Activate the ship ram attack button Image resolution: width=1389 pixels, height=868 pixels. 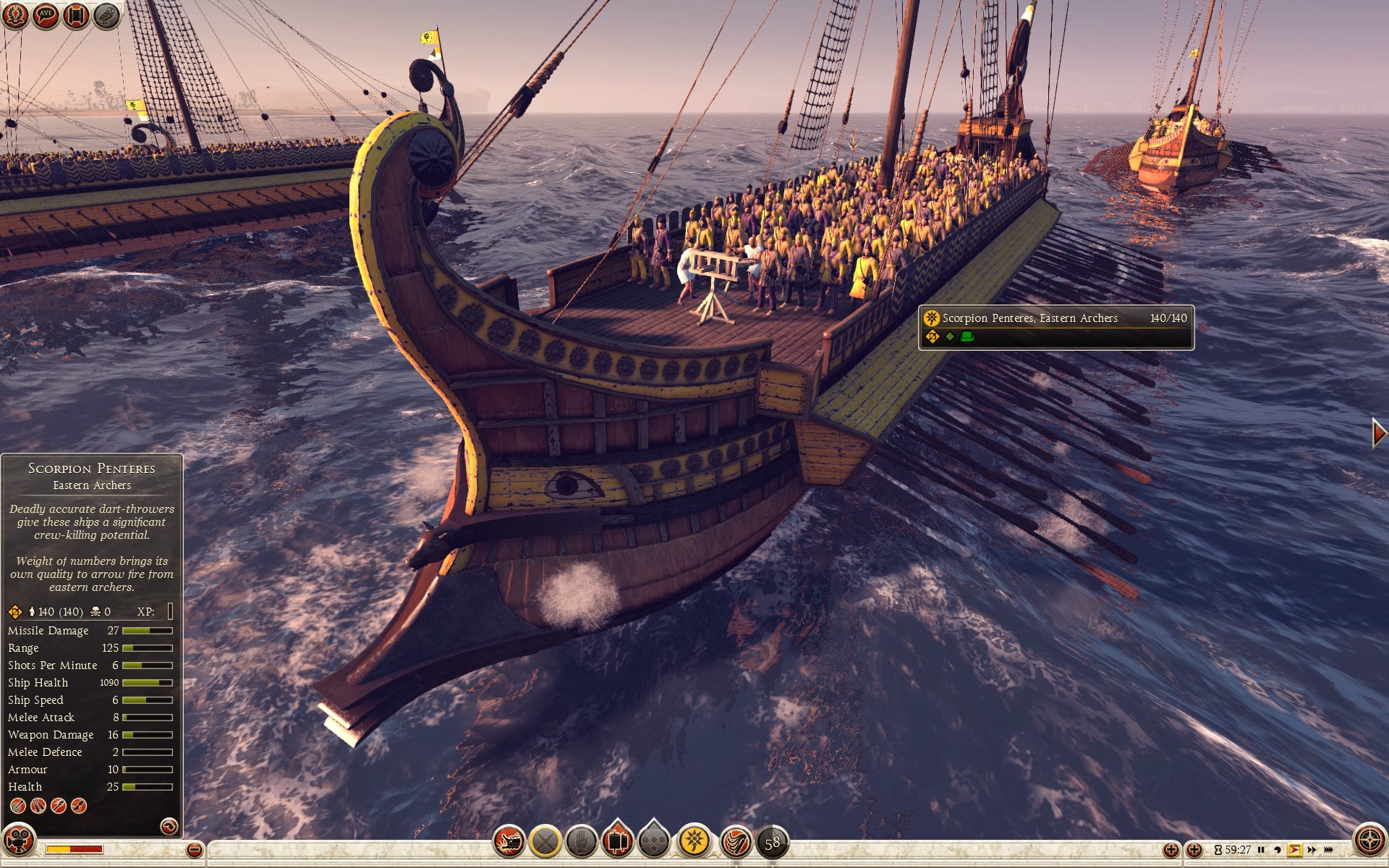coord(509,841)
